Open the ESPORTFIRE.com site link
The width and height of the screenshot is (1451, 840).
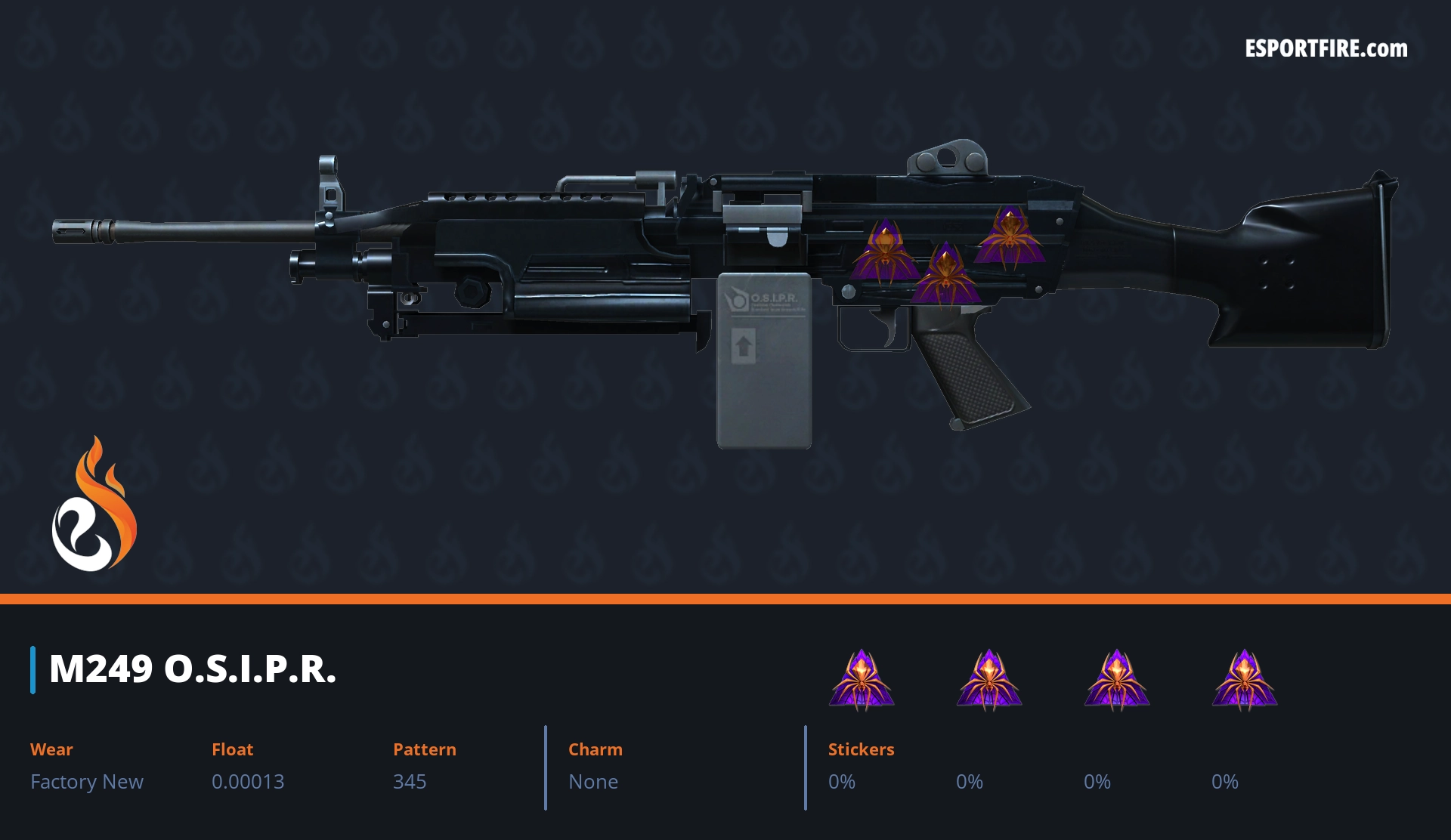(1326, 49)
